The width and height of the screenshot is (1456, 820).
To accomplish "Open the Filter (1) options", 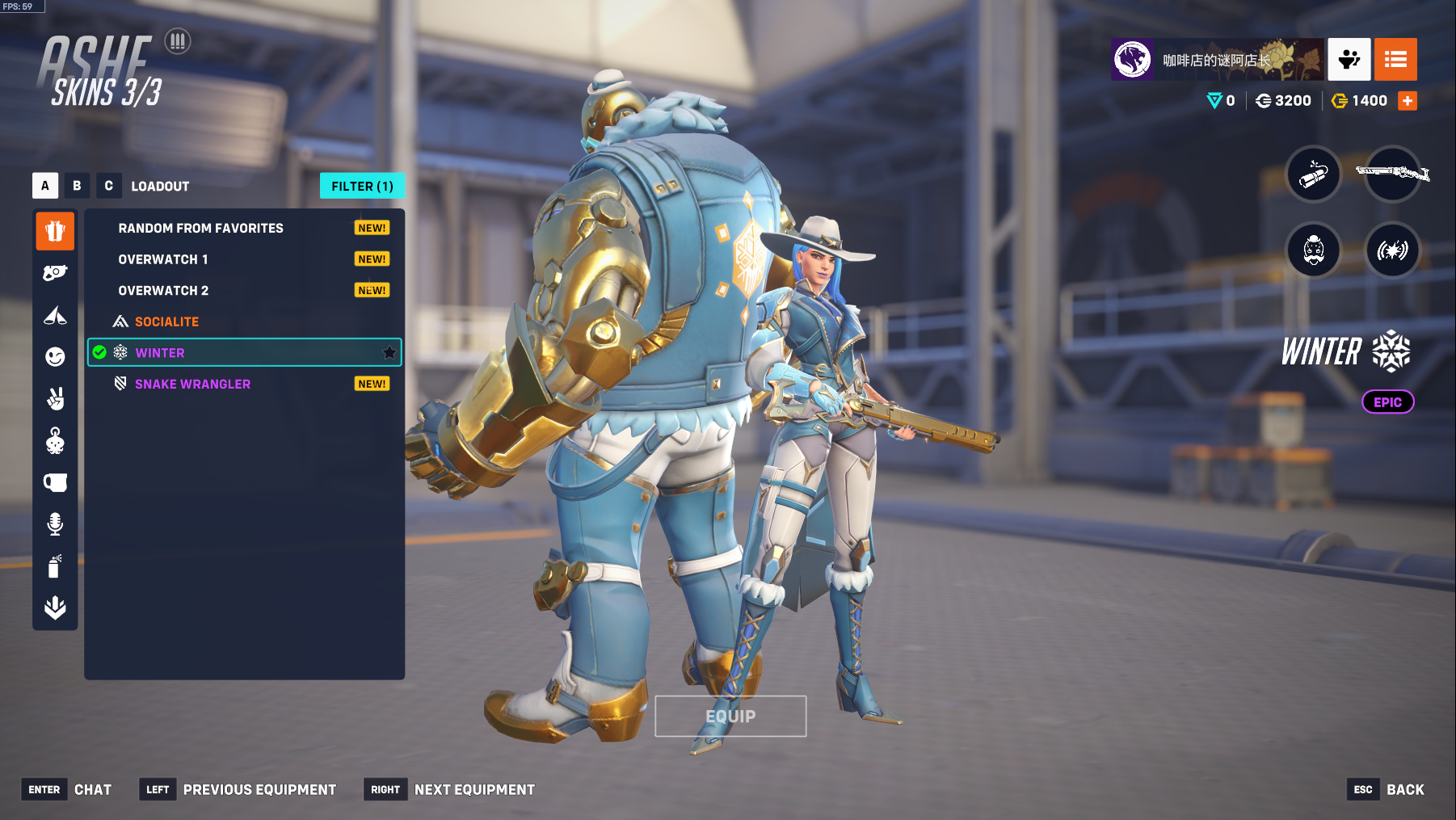I will click(x=362, y=186).
